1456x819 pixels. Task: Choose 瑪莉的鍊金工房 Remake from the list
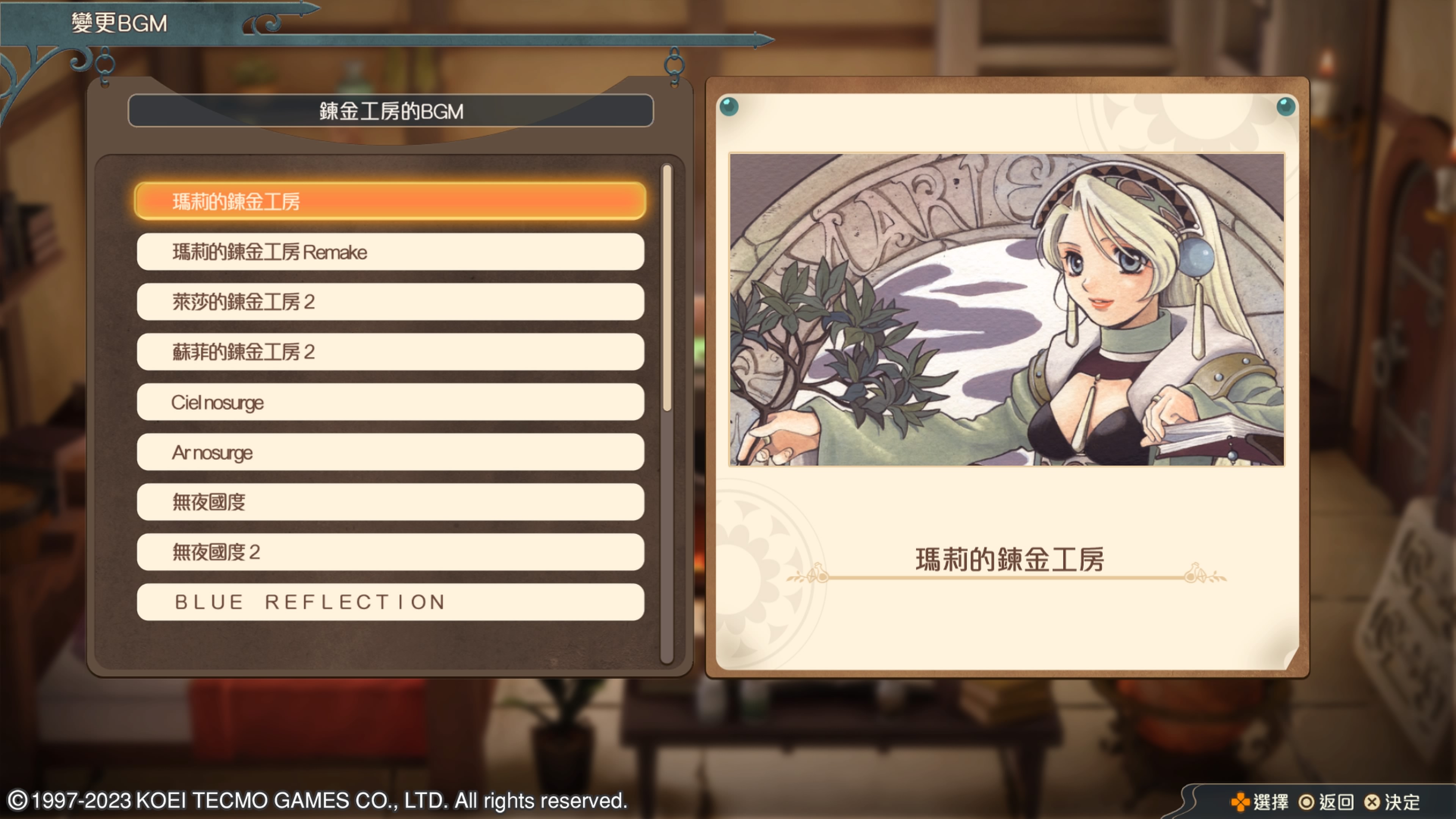pos(390,252)
